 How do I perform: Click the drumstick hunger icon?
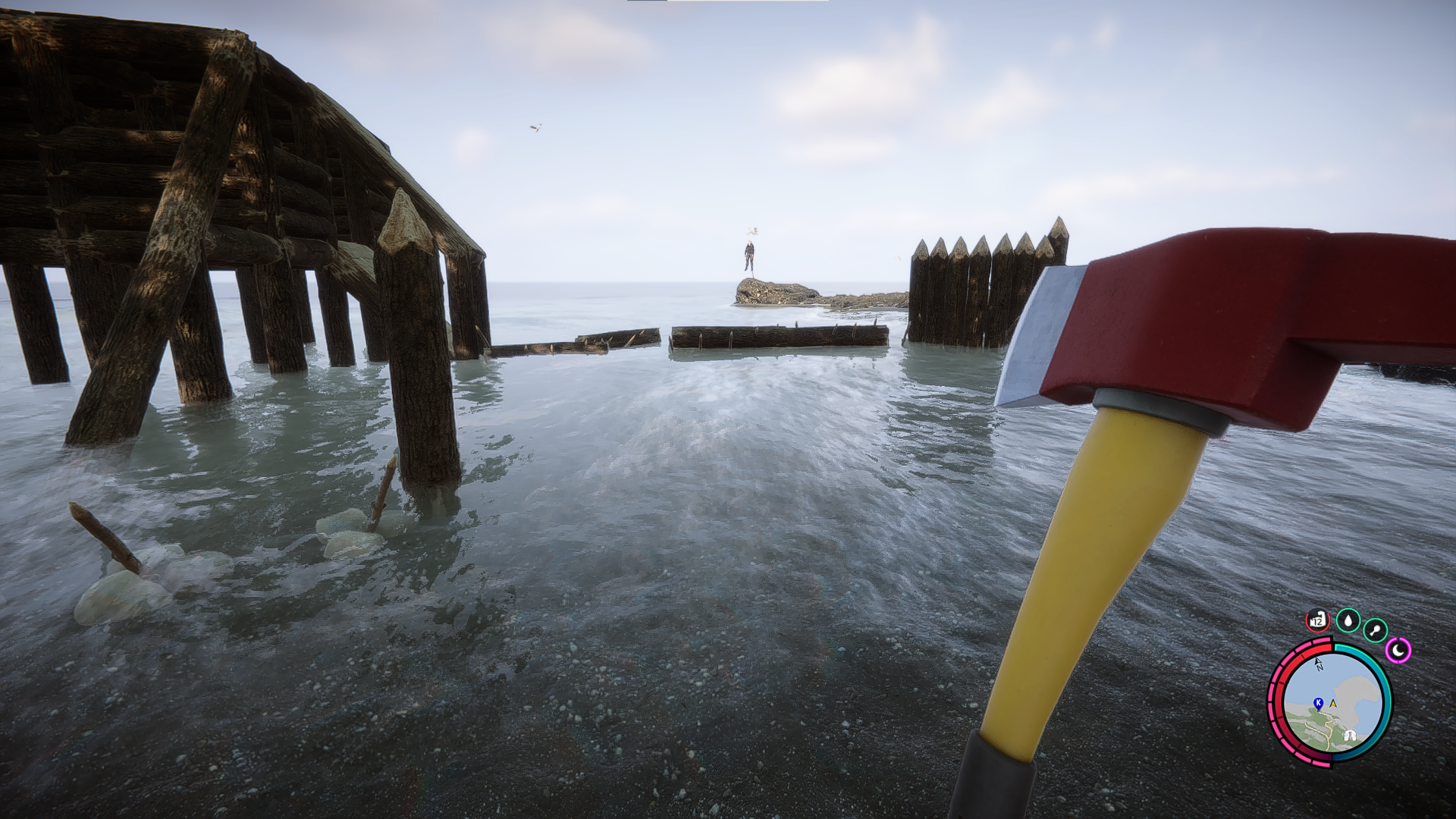tap(1375, 630)
